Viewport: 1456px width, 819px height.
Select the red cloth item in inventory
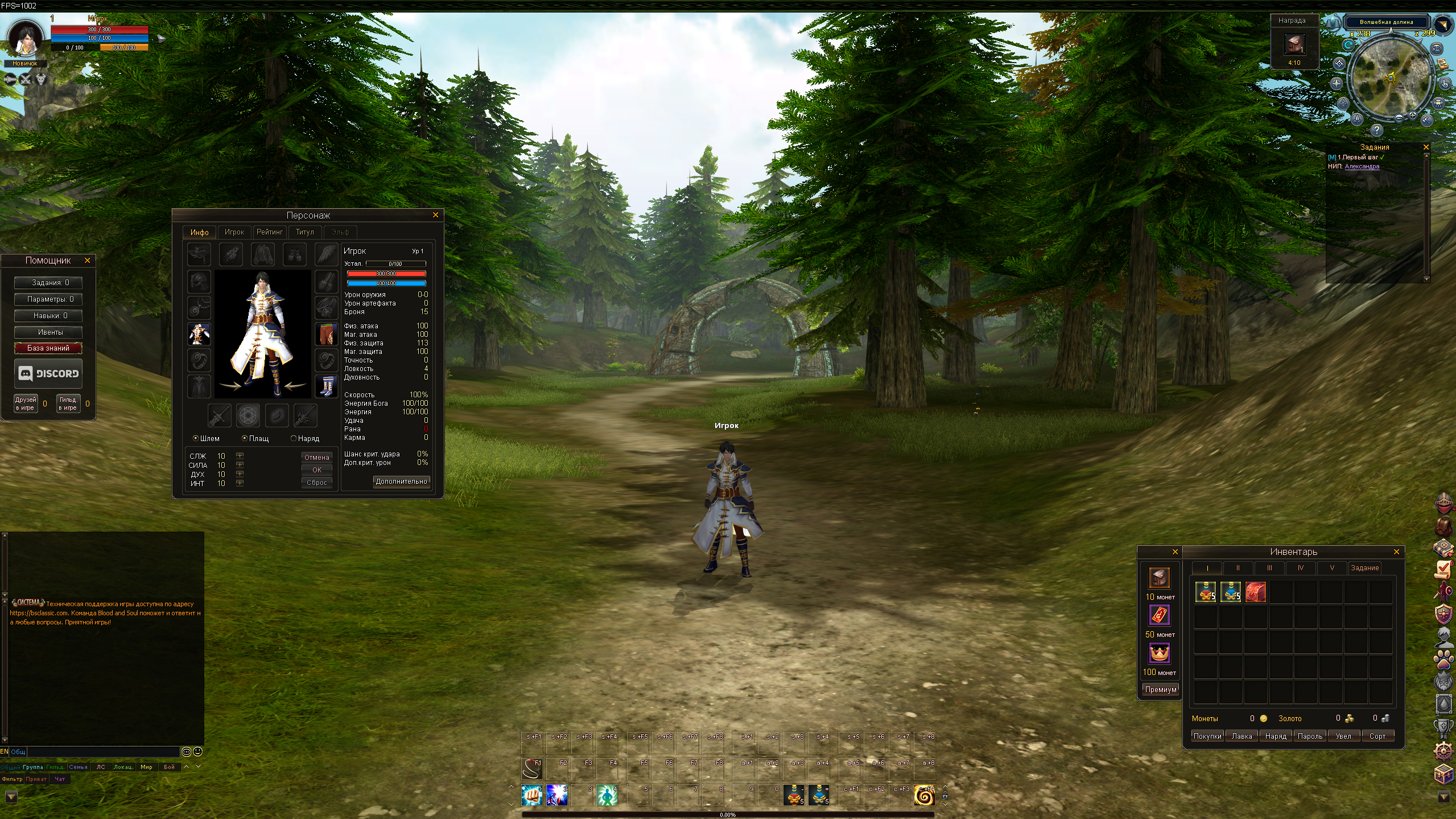[x=1255, y=592]
